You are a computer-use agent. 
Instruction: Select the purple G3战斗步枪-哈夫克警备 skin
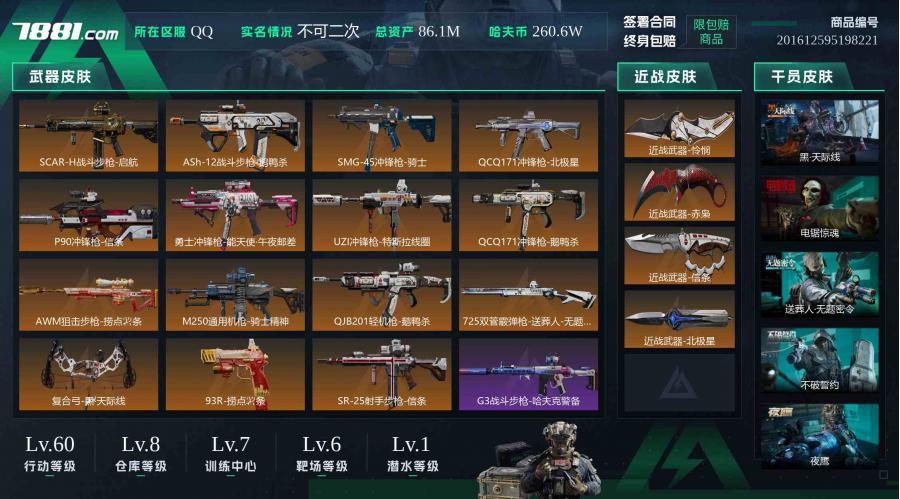point(528,374)
